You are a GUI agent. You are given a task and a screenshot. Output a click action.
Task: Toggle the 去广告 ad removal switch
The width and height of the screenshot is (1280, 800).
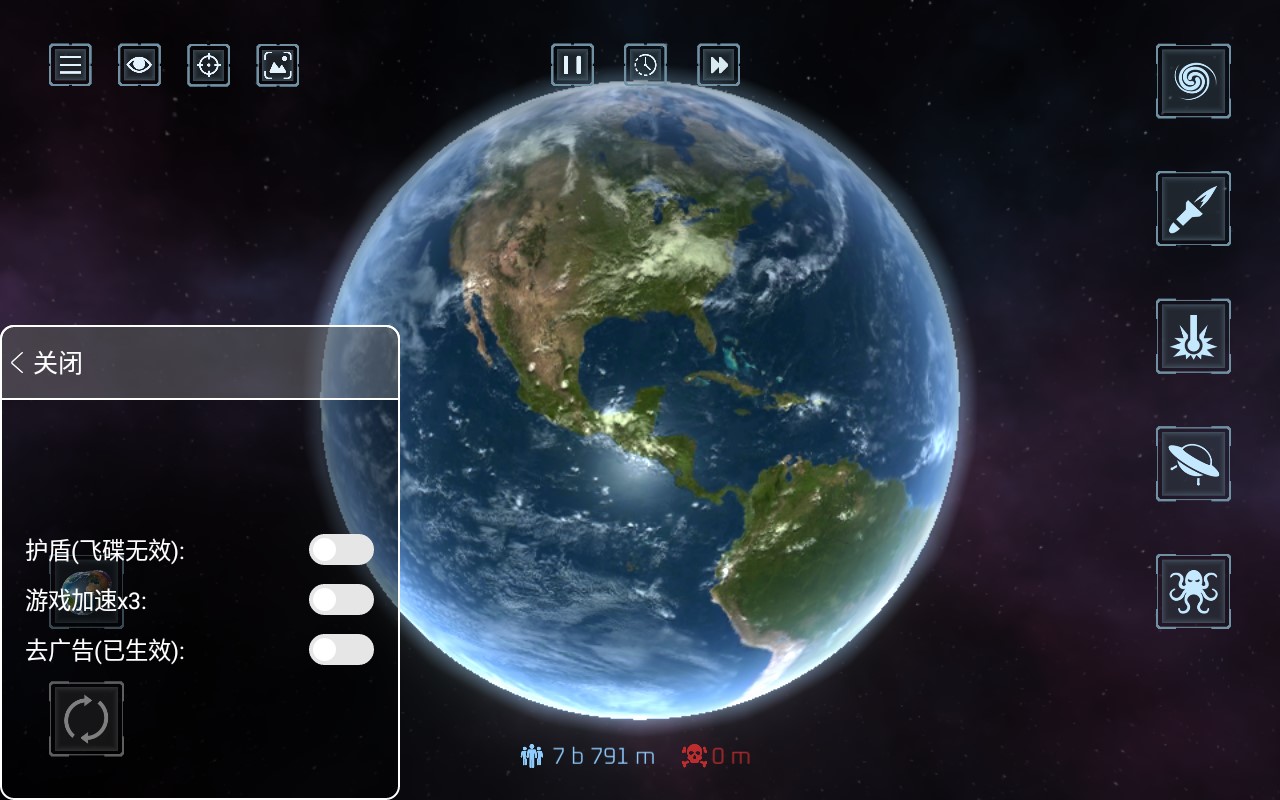[341, 649]
